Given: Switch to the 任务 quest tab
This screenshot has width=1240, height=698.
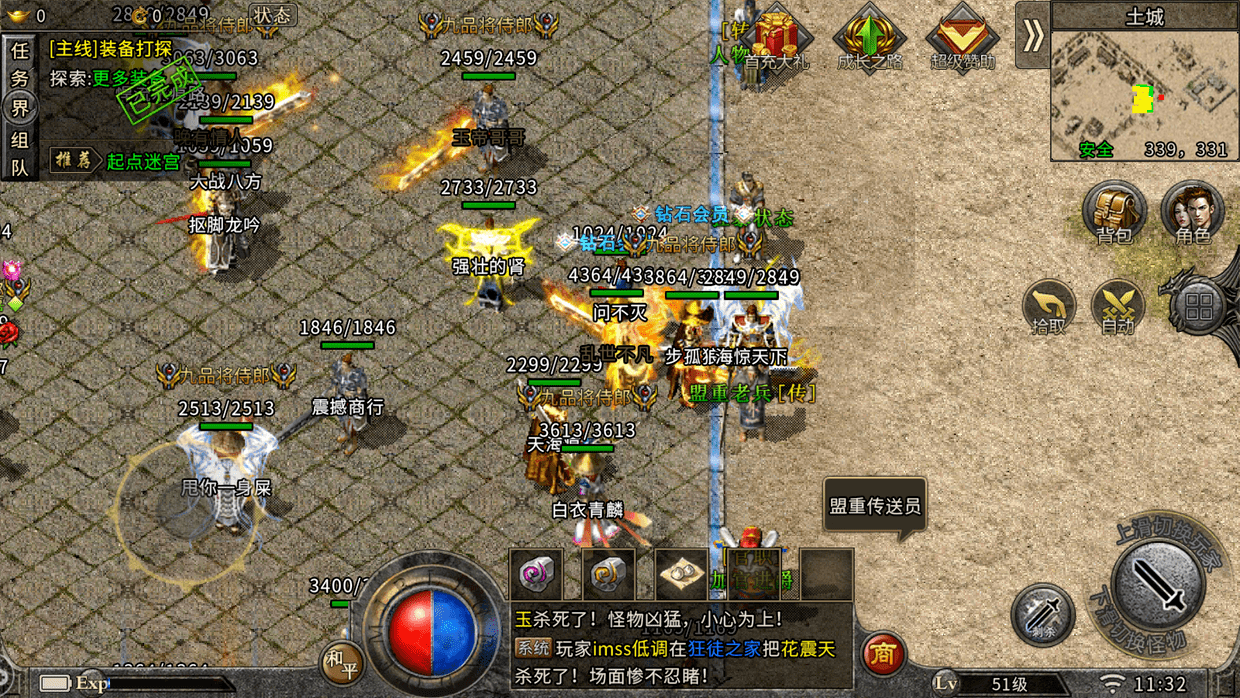Looking at the screenshot, I should click(19, 63).
